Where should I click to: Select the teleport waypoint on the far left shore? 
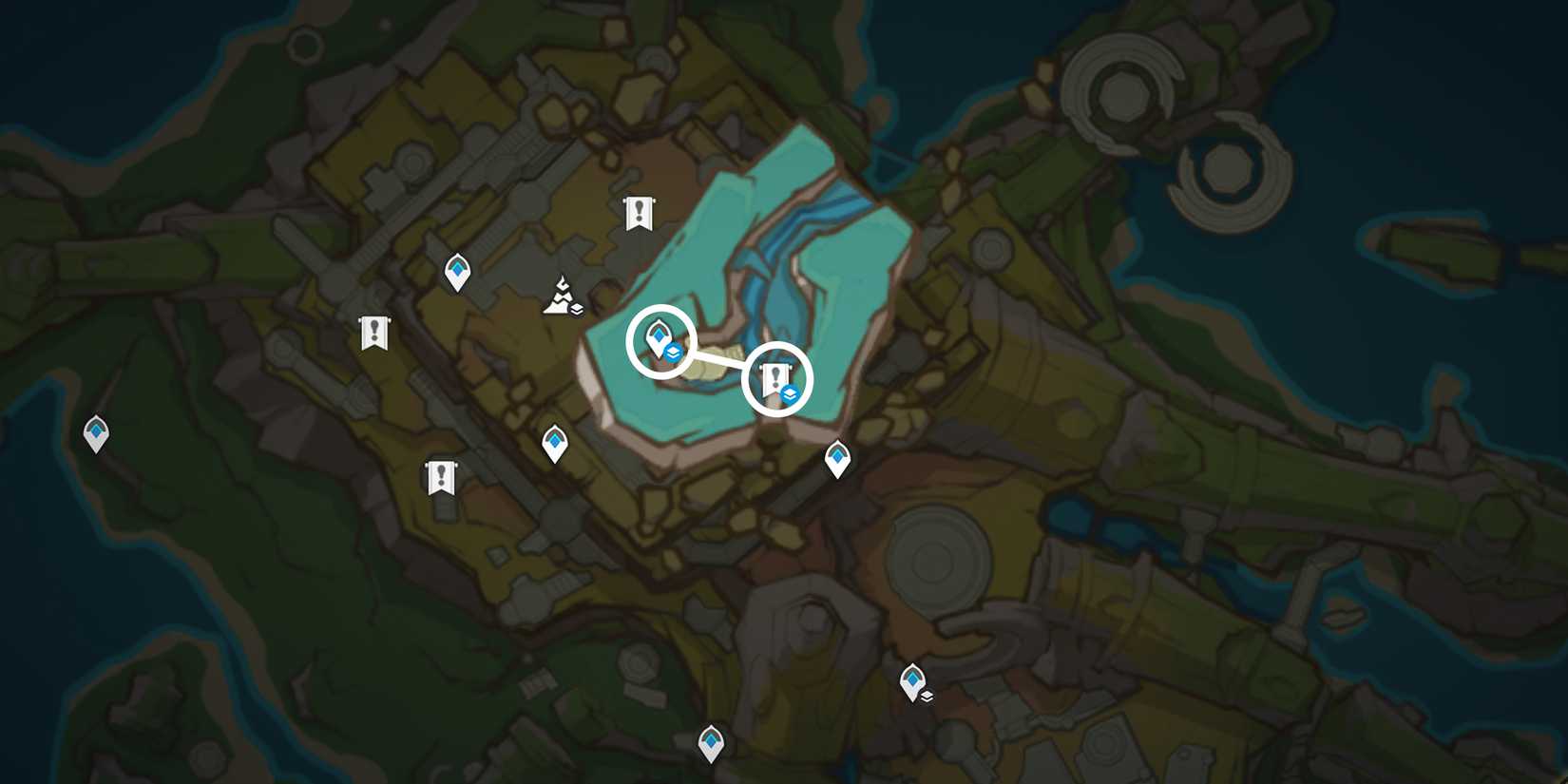96,432
